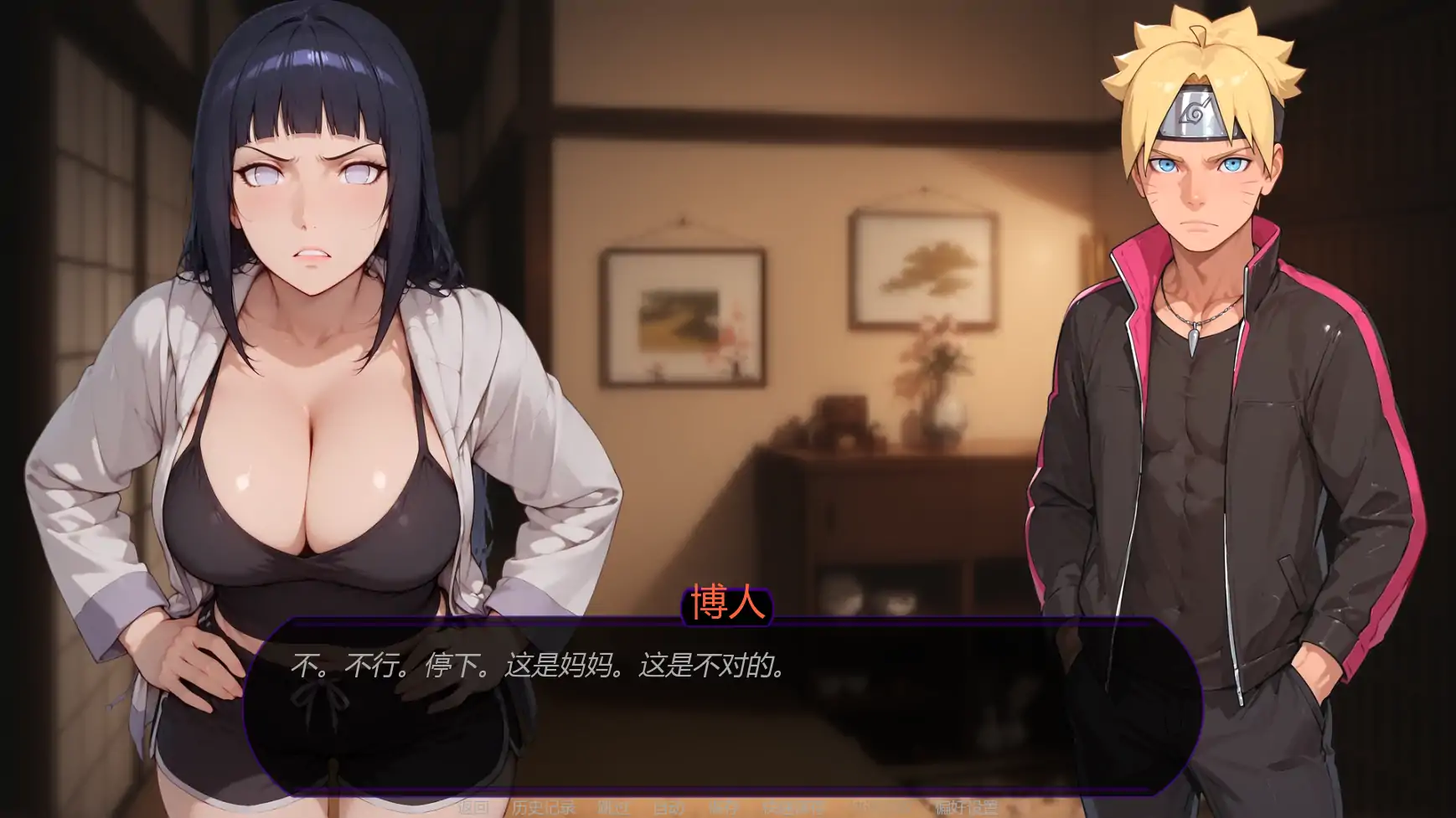The height and width of the screenshot is (818, 1456).
Task: Open the 历史记录 dialogue history log
Action: (x=544, y=807)
